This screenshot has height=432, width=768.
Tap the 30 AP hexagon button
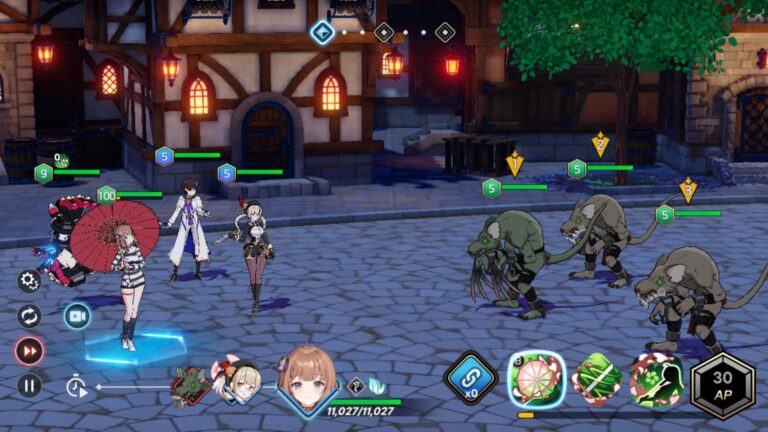click(x=722, y=382)
